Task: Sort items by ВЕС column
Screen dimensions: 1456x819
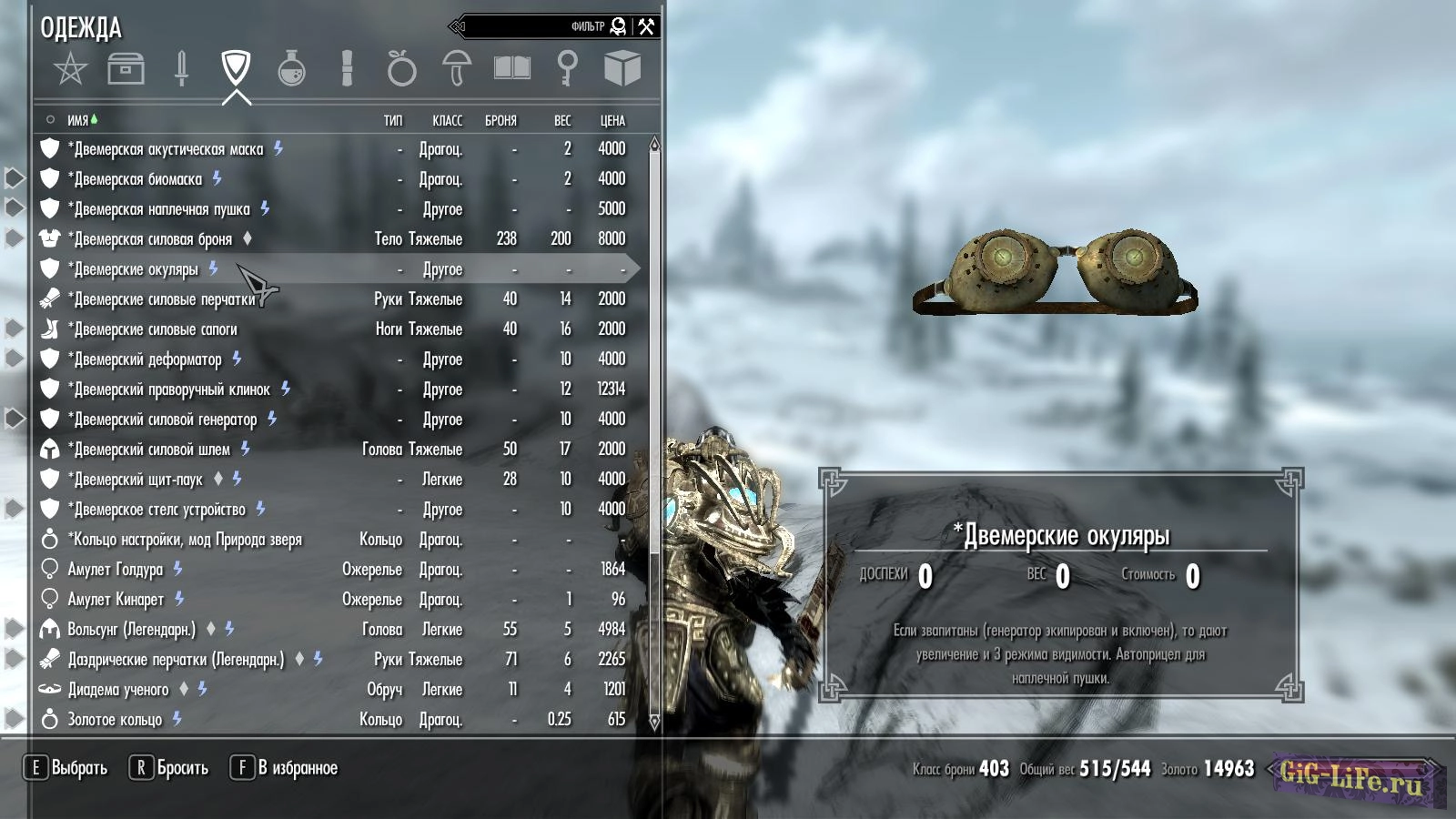Action: pyautogui.click(x=562, y=120)
